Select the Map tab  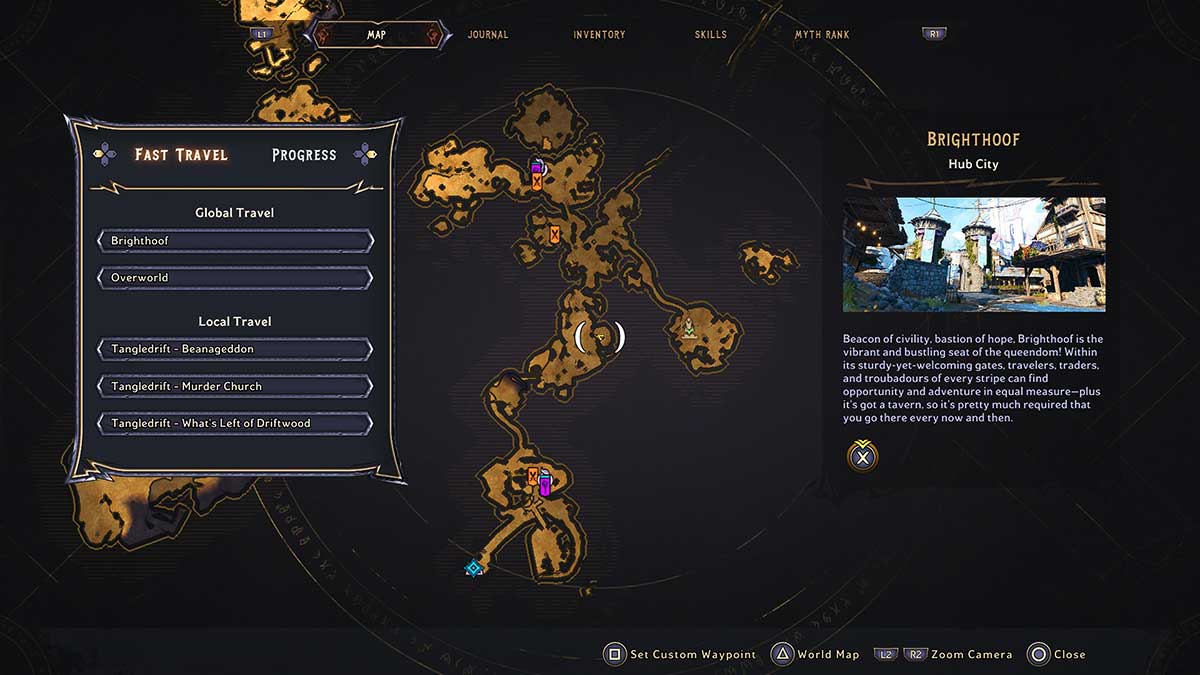click(x=376, y=35)
